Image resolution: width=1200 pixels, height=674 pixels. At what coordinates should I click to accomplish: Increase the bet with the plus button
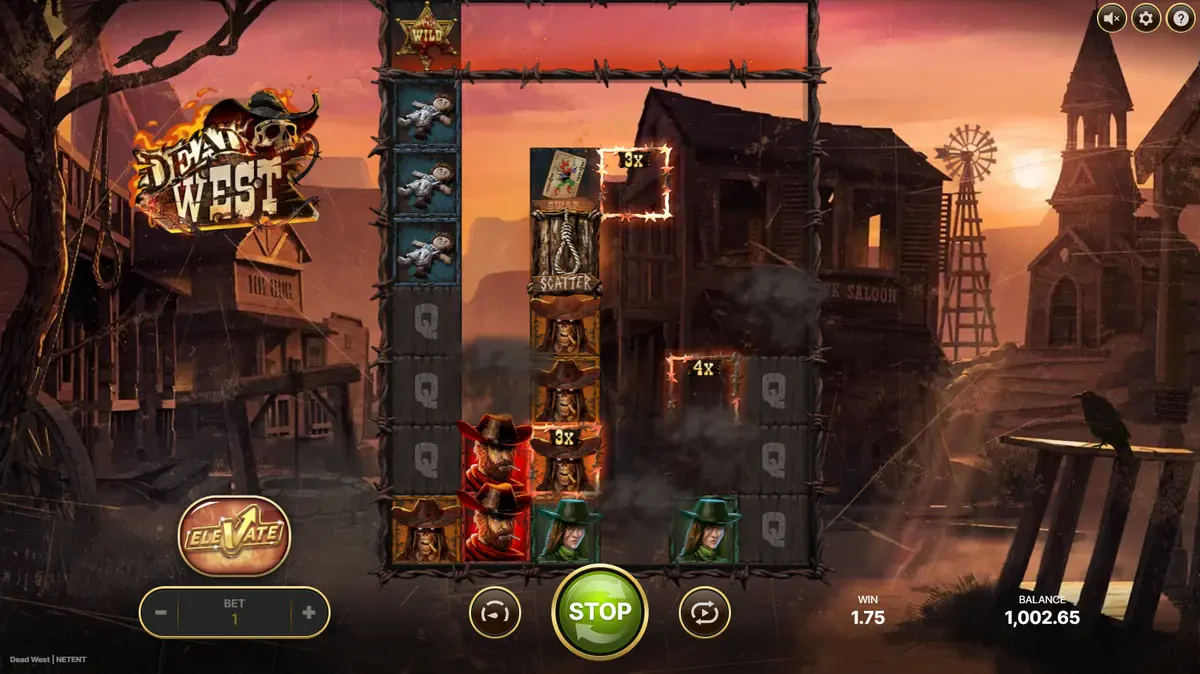click(x=308, y=613)
